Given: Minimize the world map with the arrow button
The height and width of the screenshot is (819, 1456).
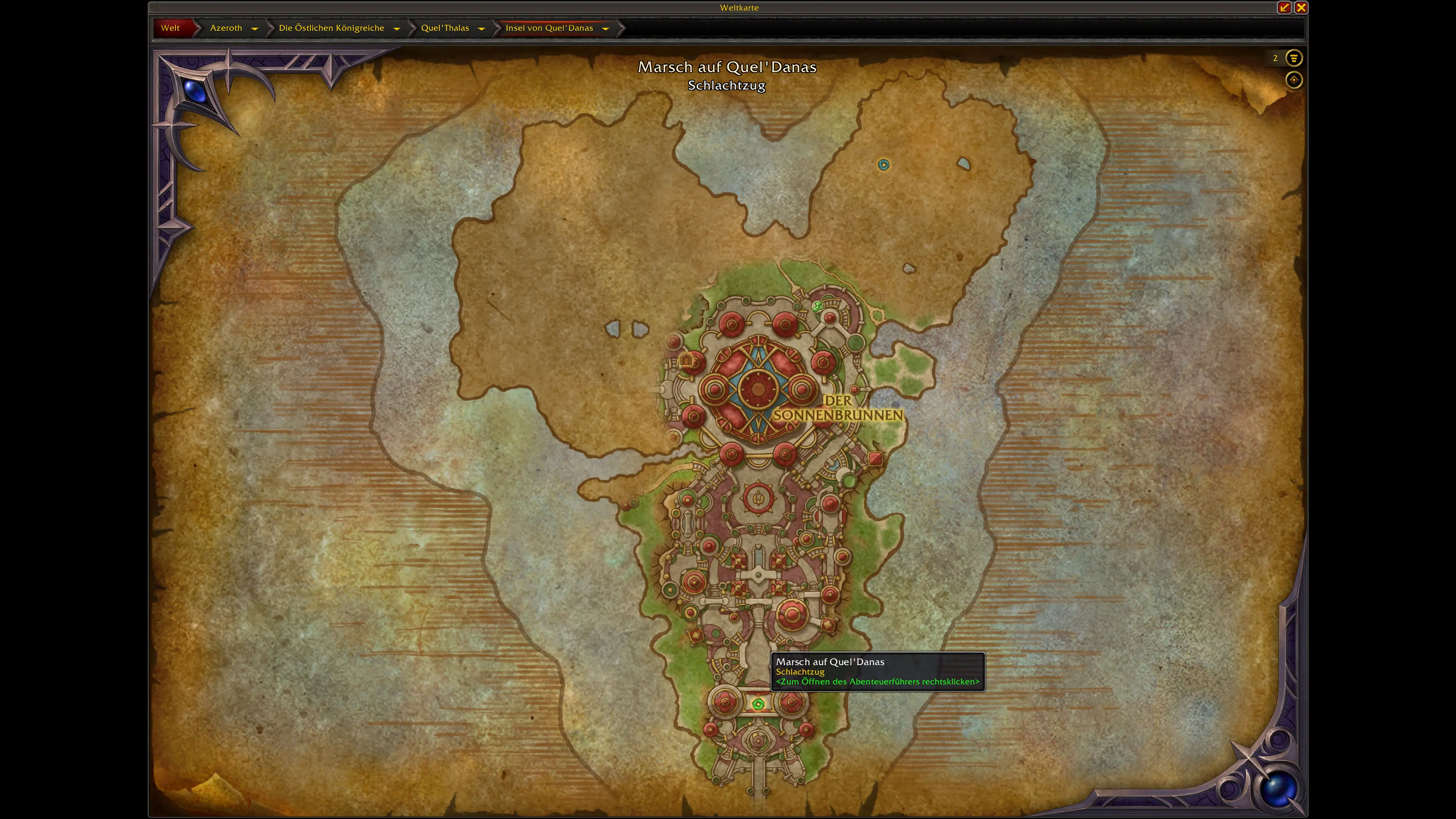Looking at the screenshot, I should coord(1284,7).
